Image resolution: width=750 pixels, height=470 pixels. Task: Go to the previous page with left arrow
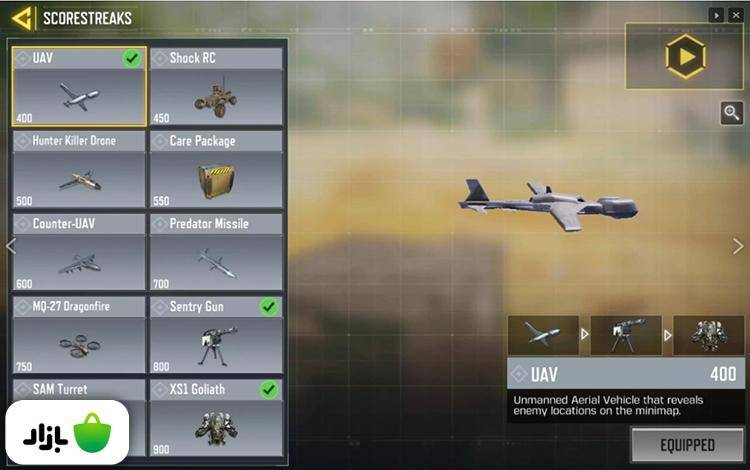[11, 246]
